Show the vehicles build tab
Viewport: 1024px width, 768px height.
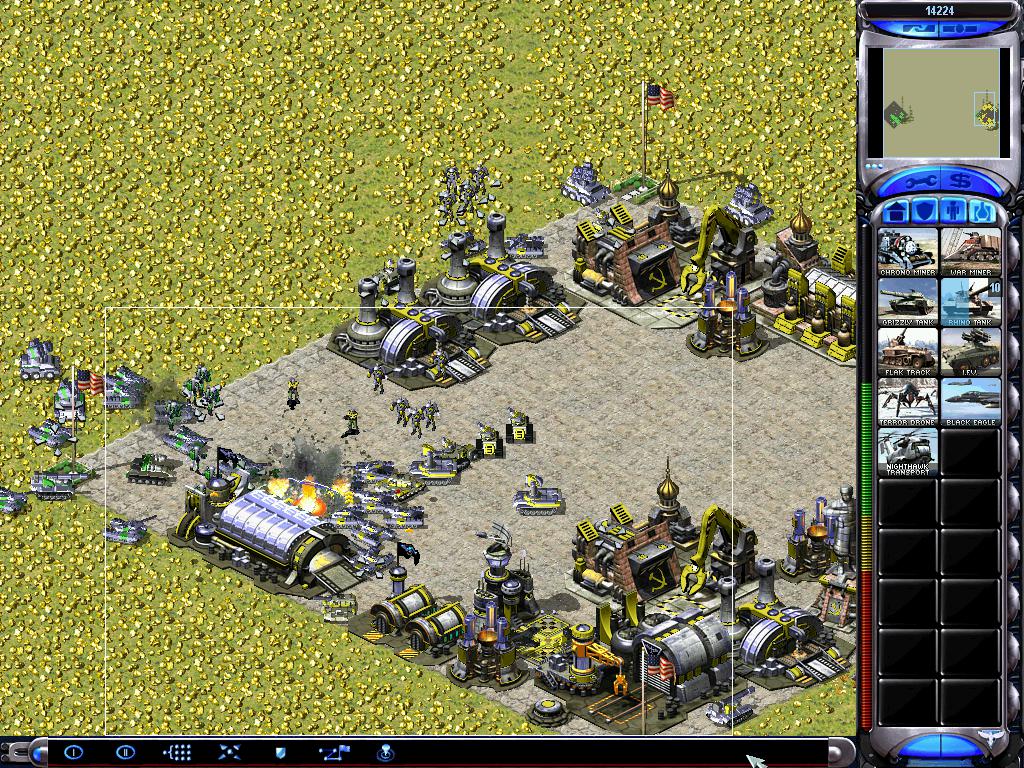click(981, 212)
